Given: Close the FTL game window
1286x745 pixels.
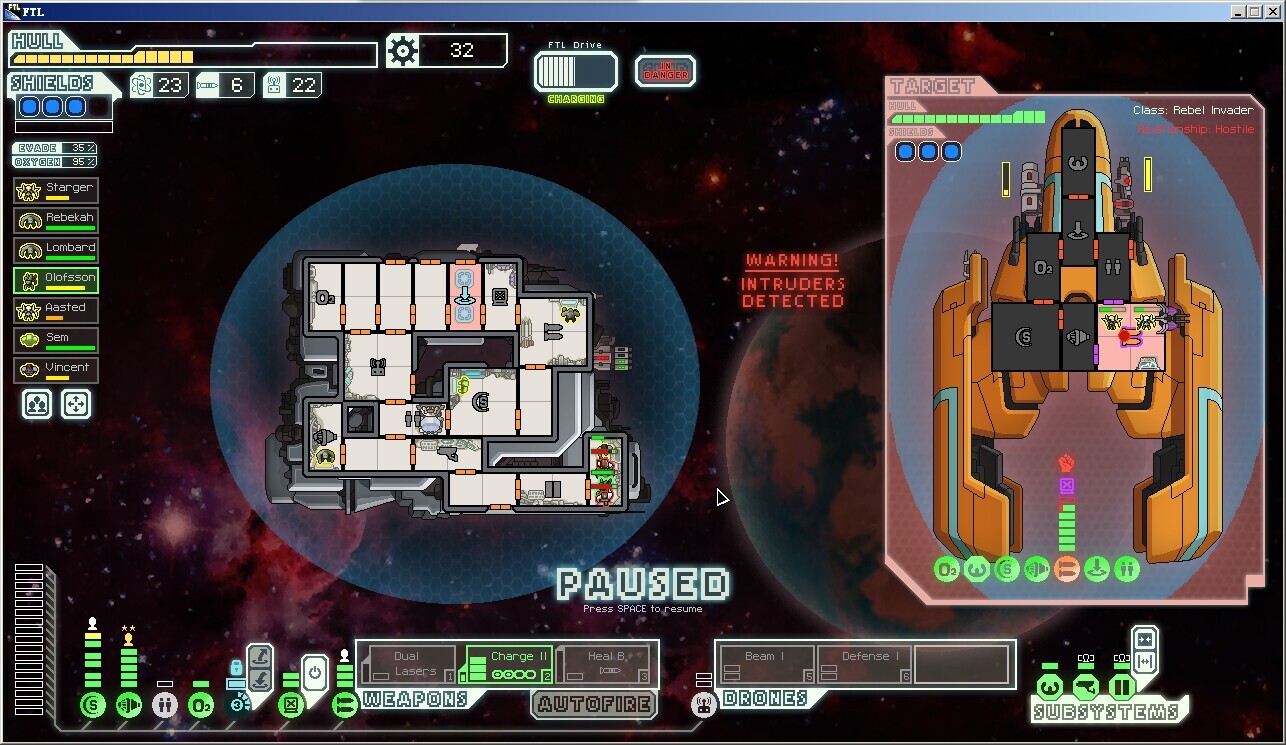Looking at the screenshot, I should pos(1273,12).
